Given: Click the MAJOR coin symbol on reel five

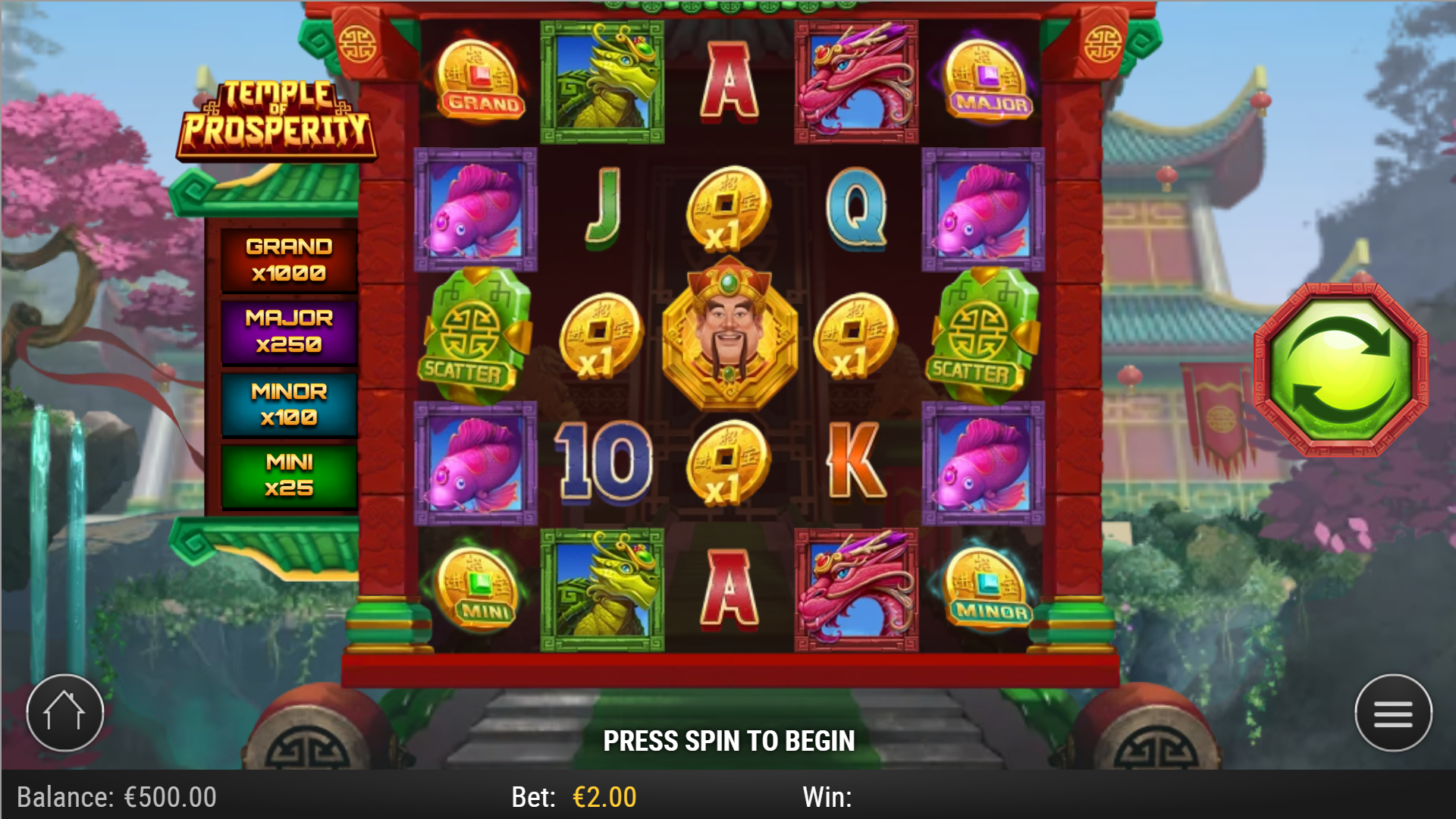Looking at the screenshot, I should click(987, 80).
